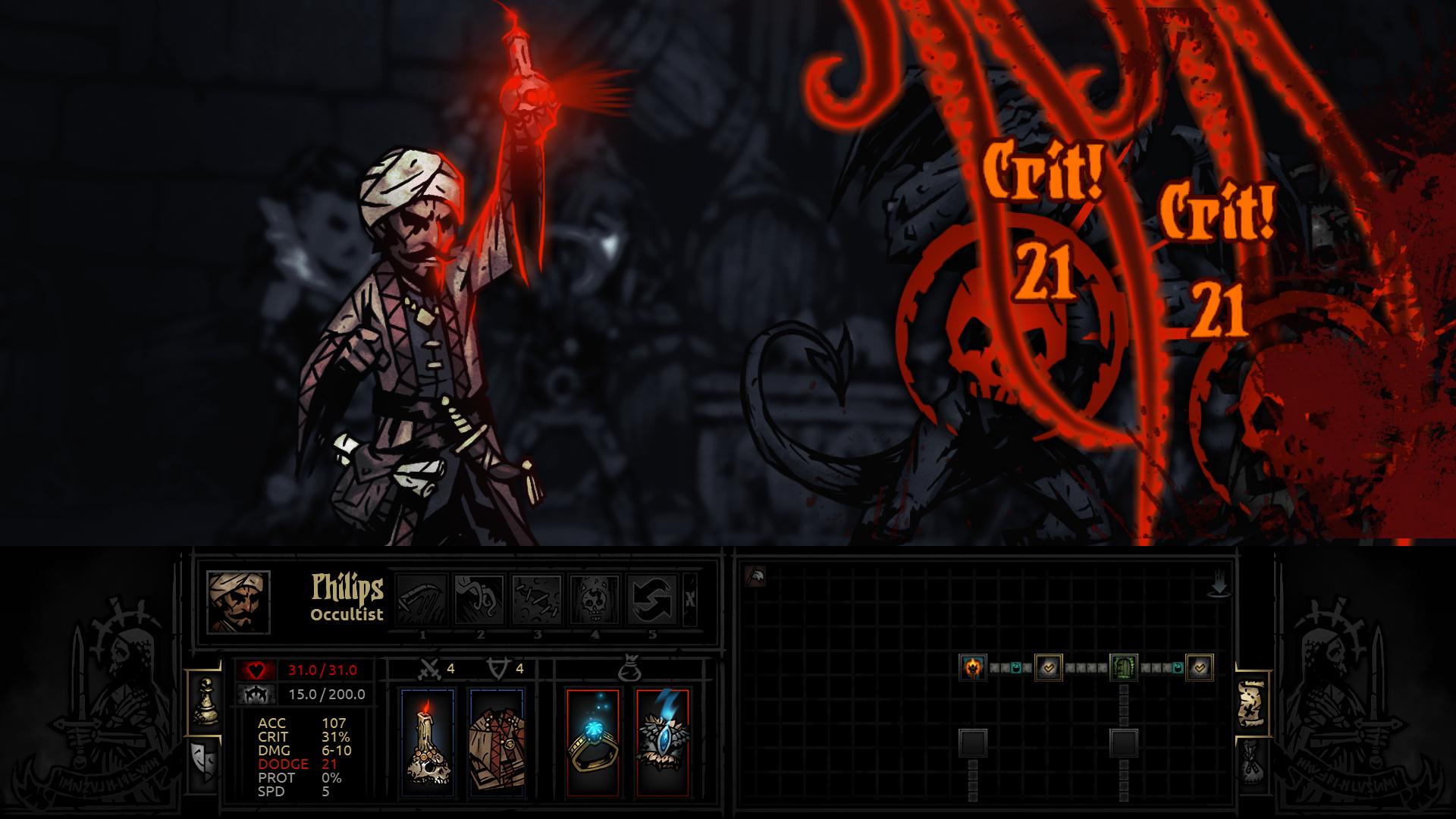
Task: Choose the stitched wound healing skill
Action: tap(537, 600)
